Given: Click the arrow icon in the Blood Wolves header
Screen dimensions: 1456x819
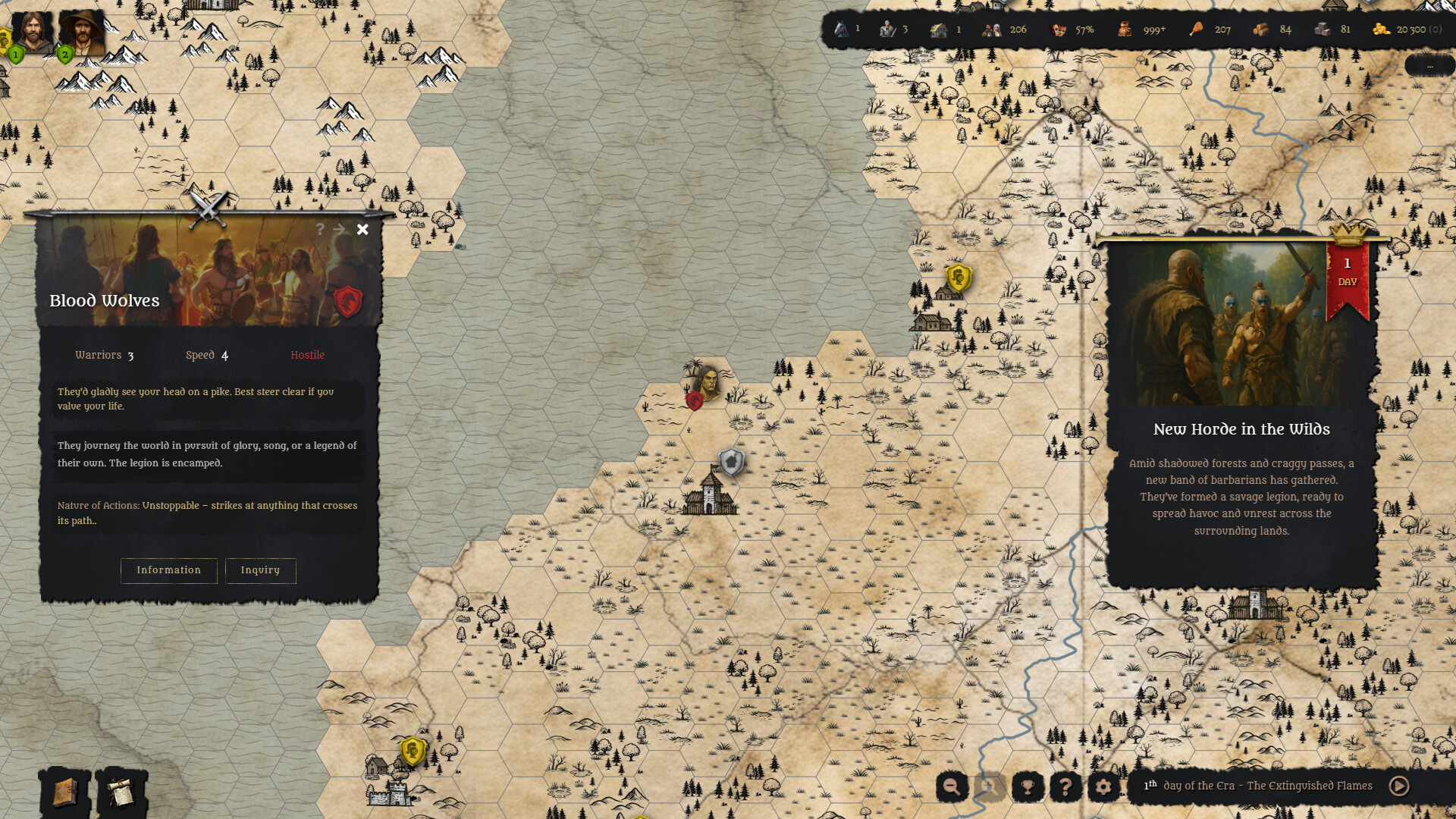Looking at the screenshot, I should 339,229.
